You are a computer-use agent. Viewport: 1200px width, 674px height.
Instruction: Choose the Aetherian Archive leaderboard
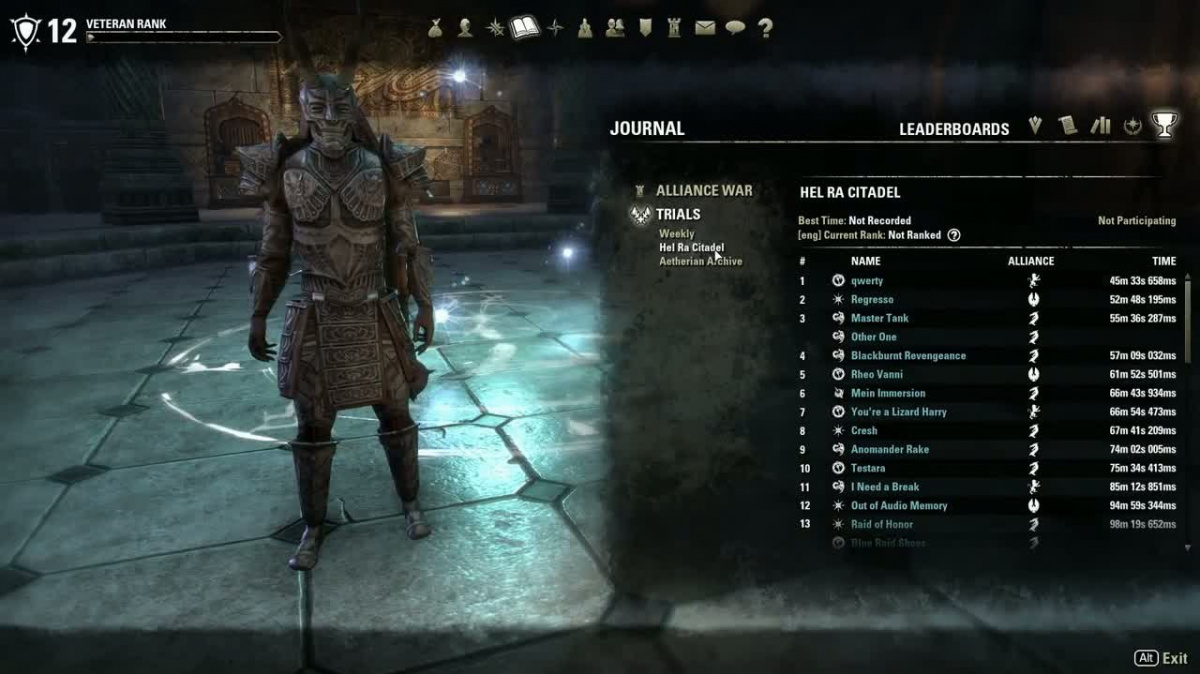click(700, 261)
